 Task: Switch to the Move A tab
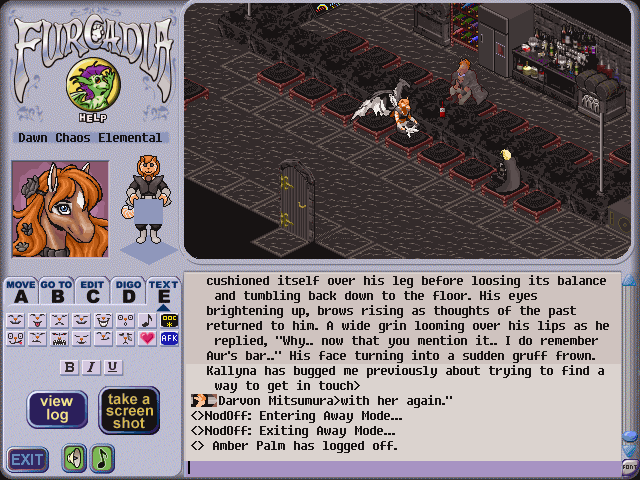click(21, 291)
